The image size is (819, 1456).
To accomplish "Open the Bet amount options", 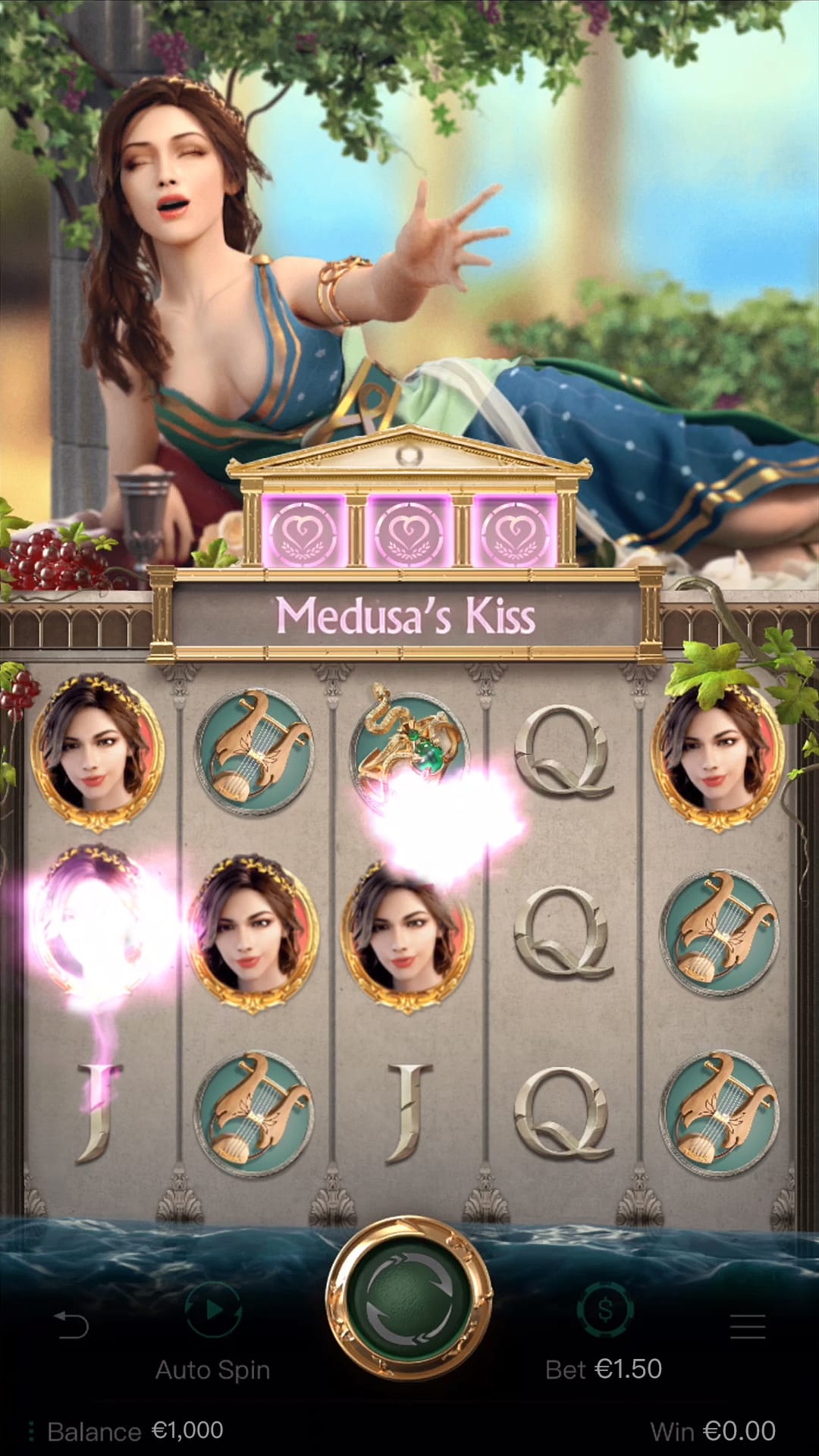I will (x=604, y=1310).
